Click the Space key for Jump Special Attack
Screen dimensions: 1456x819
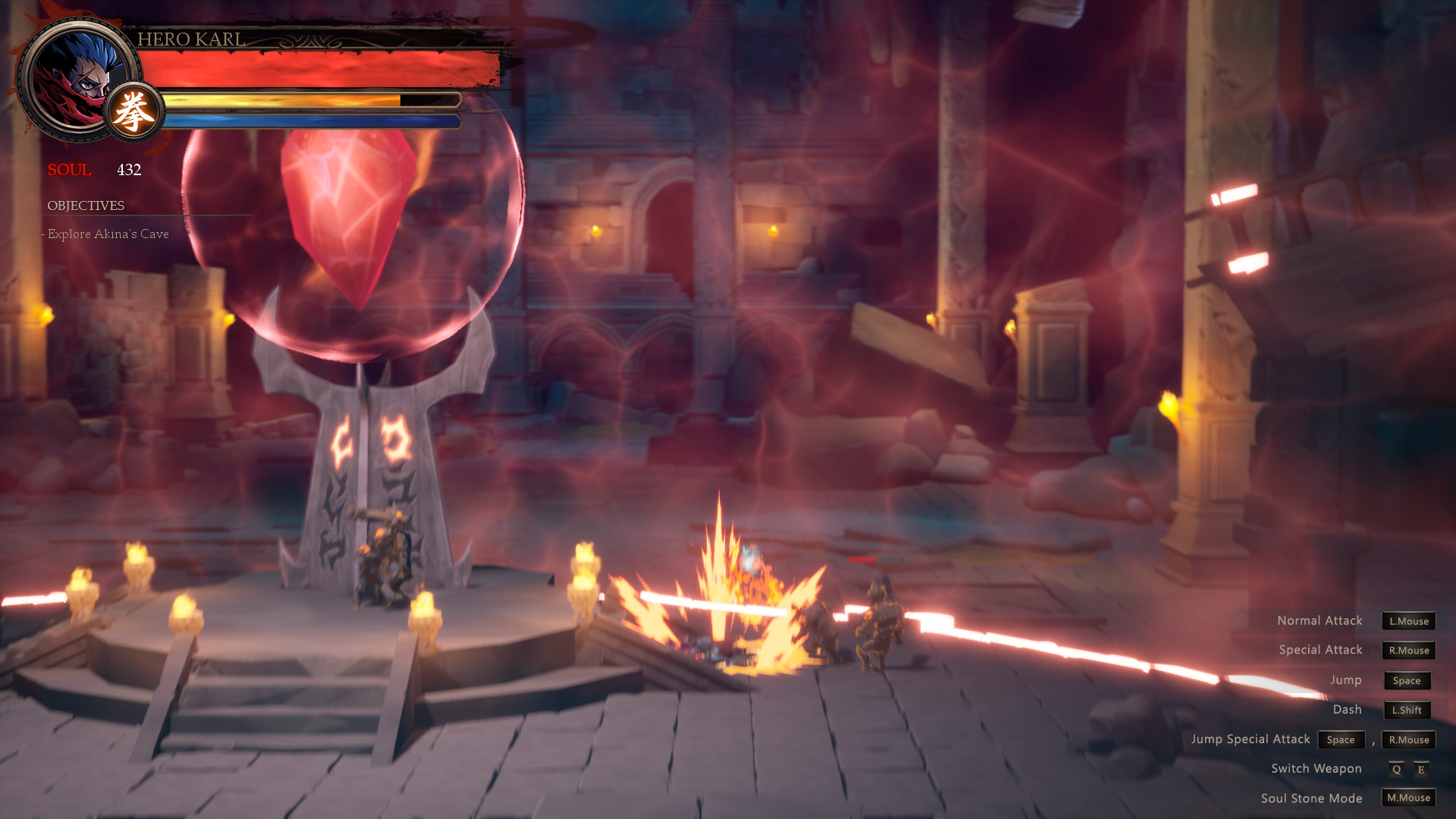point(1341,739)
